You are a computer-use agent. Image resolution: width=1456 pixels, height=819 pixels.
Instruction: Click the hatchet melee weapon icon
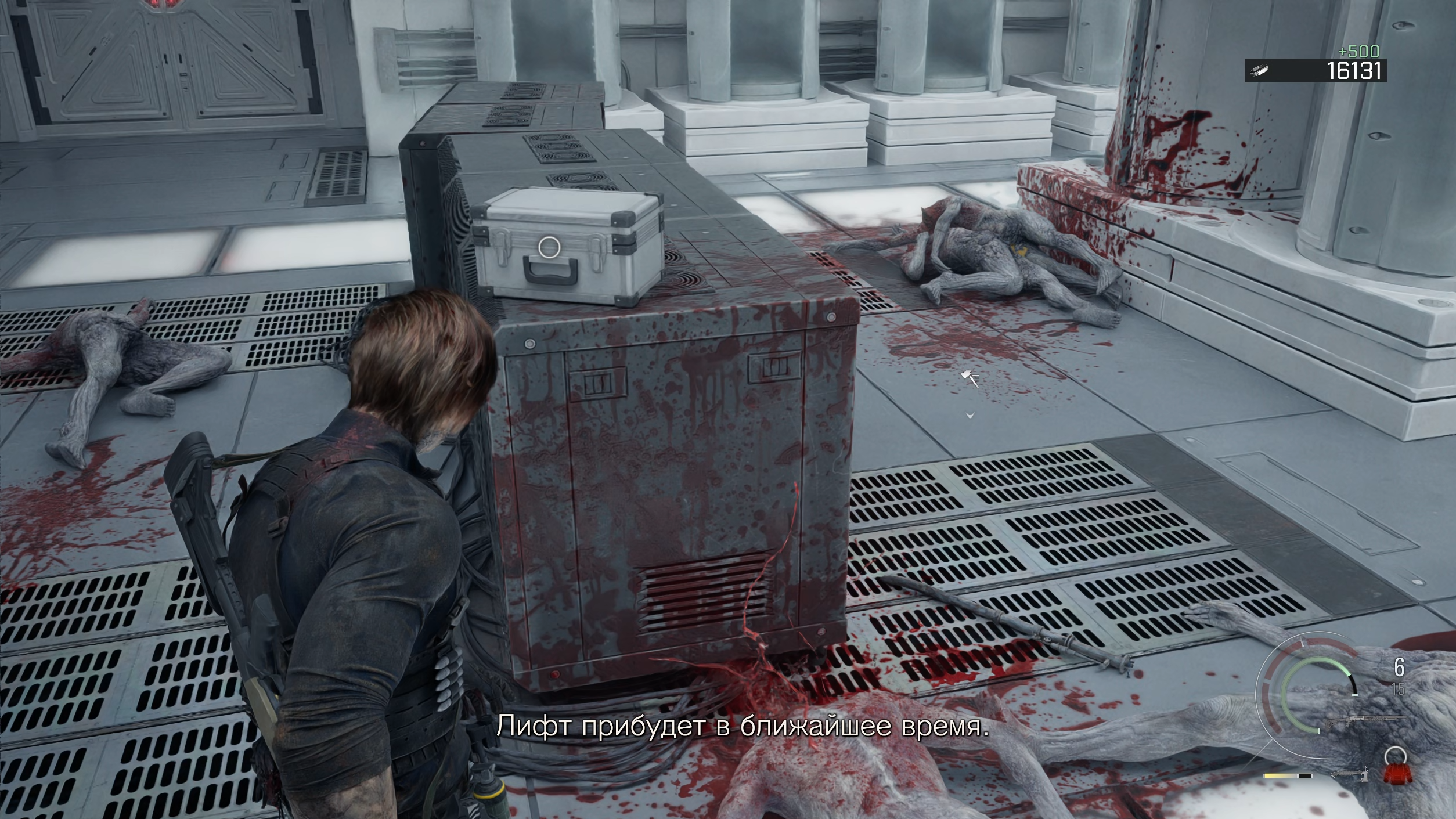[1350, 774]
